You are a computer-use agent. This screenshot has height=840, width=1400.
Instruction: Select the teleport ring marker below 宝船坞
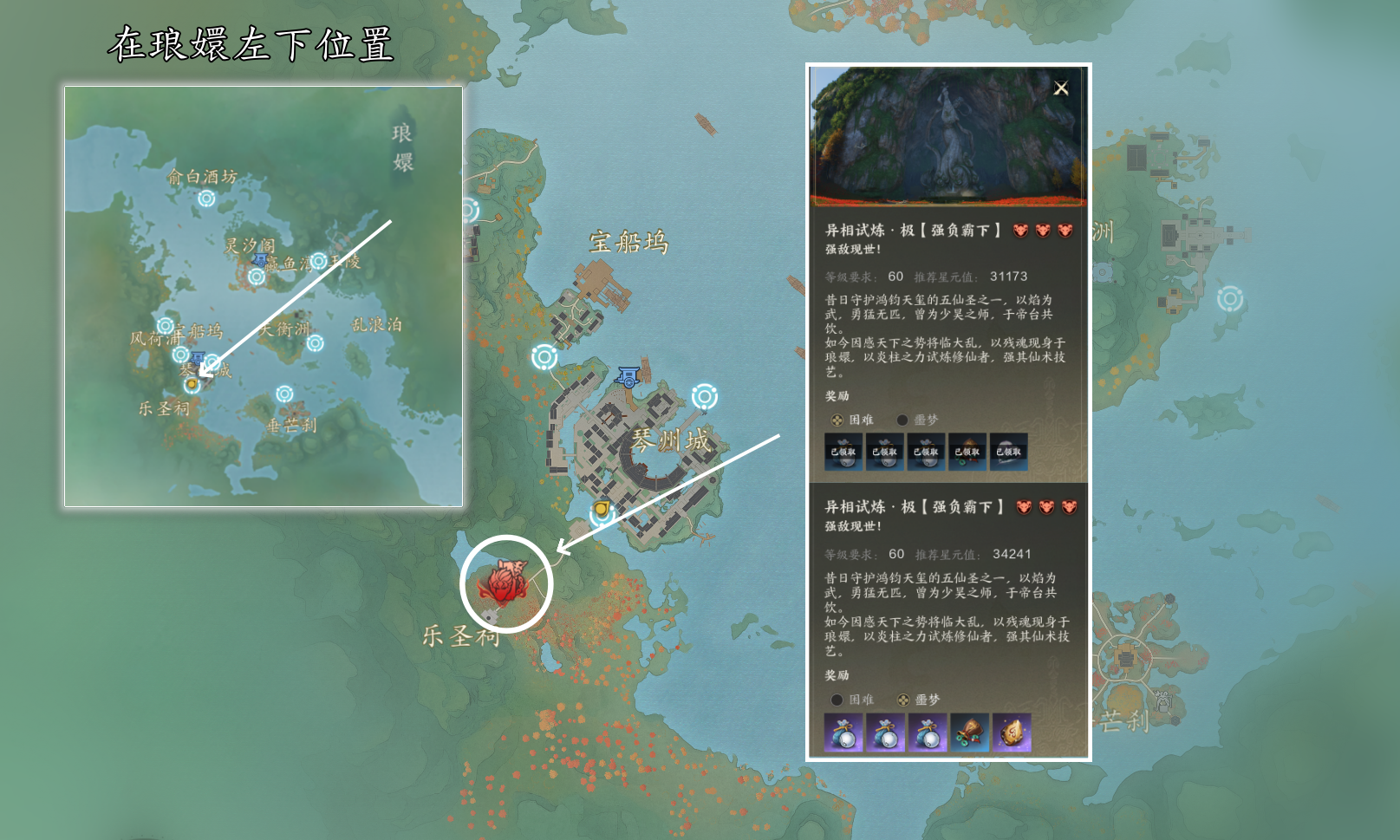pos(544,356)
